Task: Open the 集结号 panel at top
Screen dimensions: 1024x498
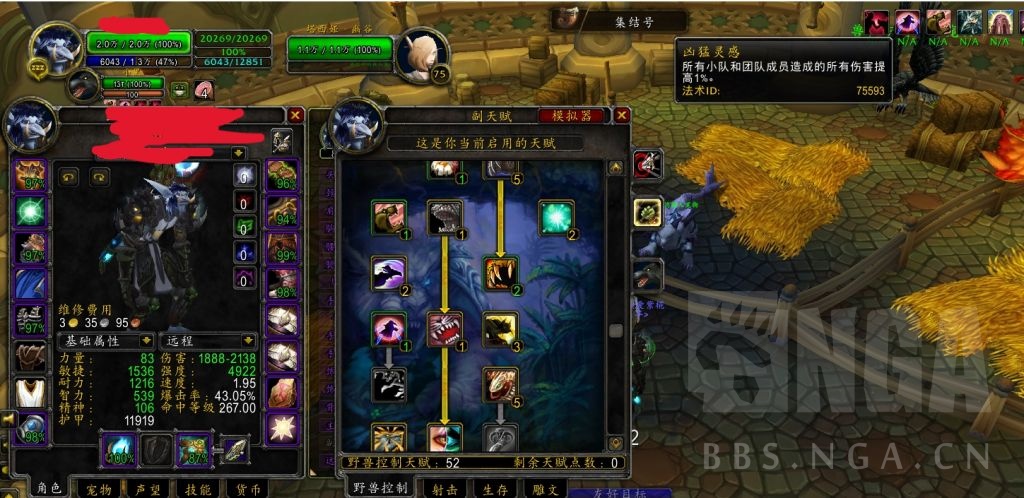Action: [619, 21]
